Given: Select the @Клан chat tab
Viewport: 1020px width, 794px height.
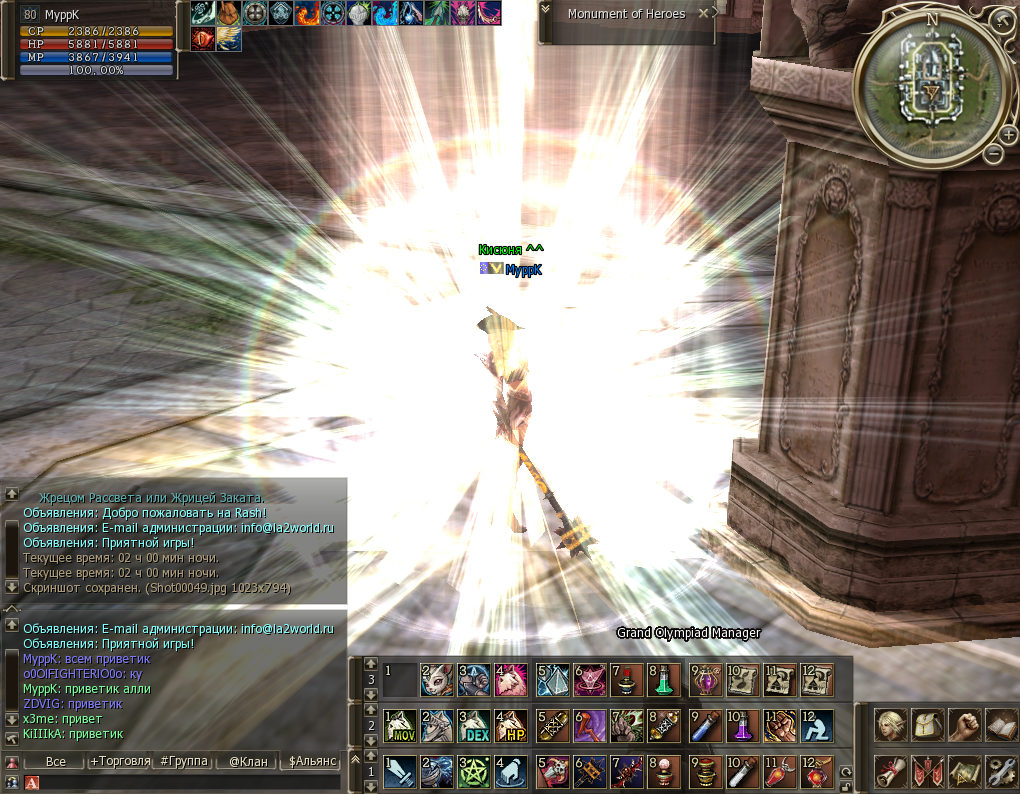Looking at the screenshot, I should [x=248, y=761].
